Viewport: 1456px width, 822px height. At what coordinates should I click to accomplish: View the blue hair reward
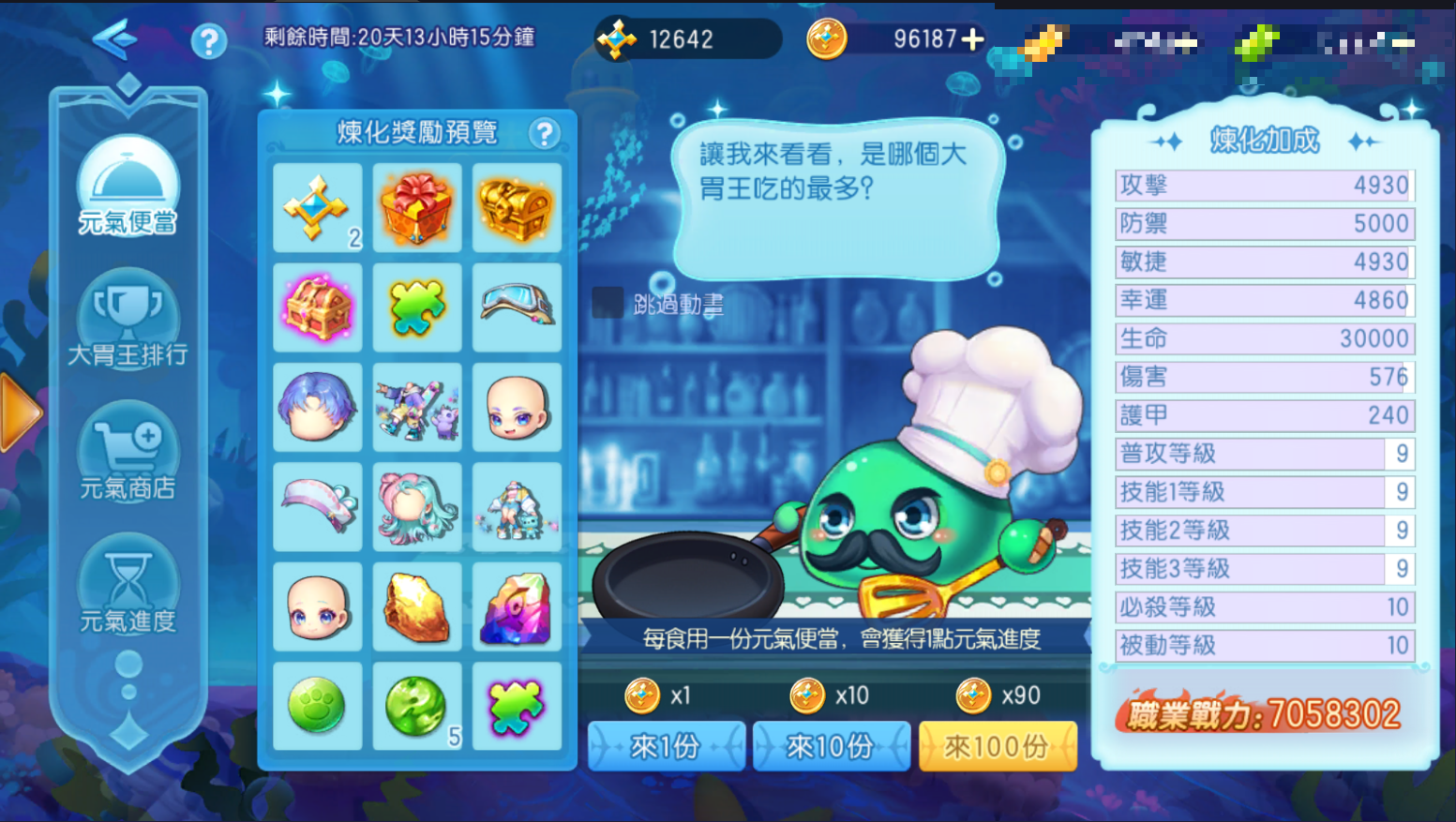[318, 408]
